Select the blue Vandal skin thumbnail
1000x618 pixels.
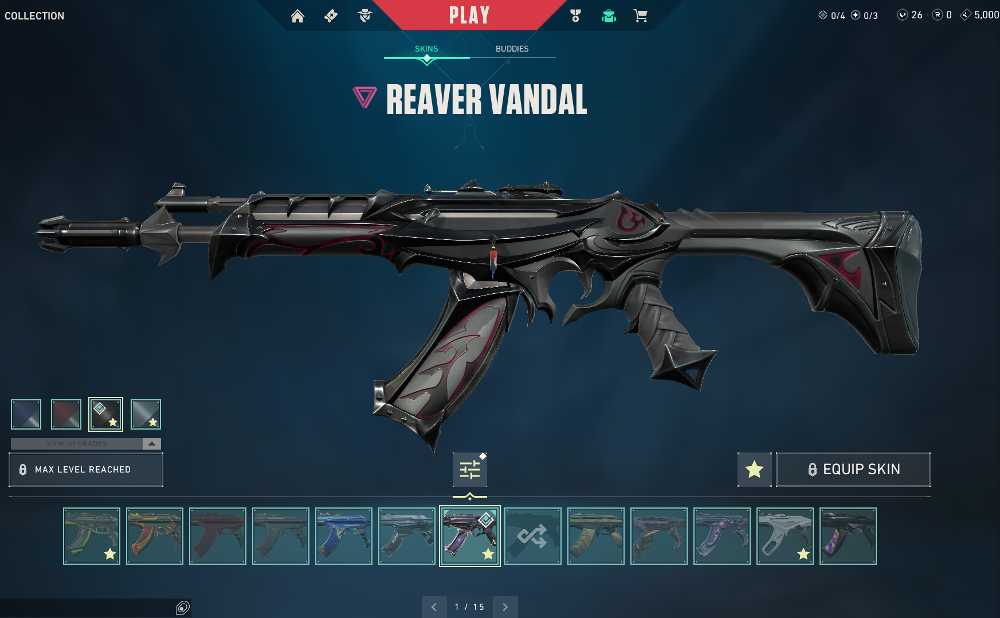click(343, 536)
